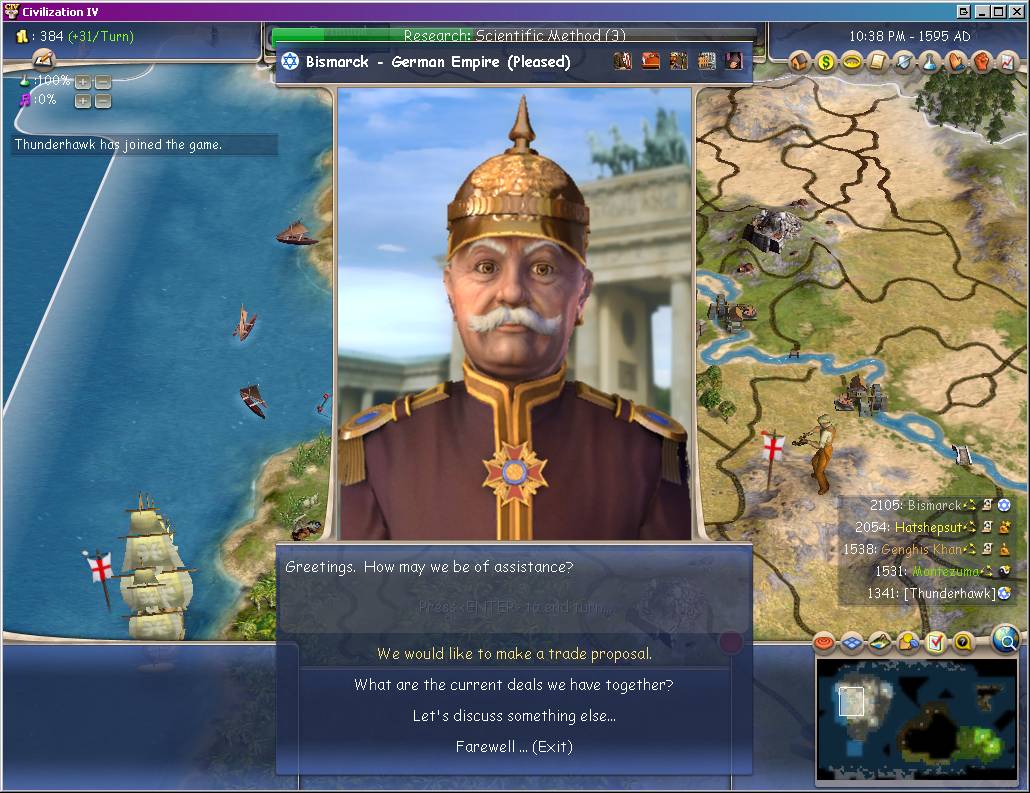The image size is (1030, 793).
Task: Open the Financial Advisor dollar icon
Action: pyautogui.click(x=826, y=62)
